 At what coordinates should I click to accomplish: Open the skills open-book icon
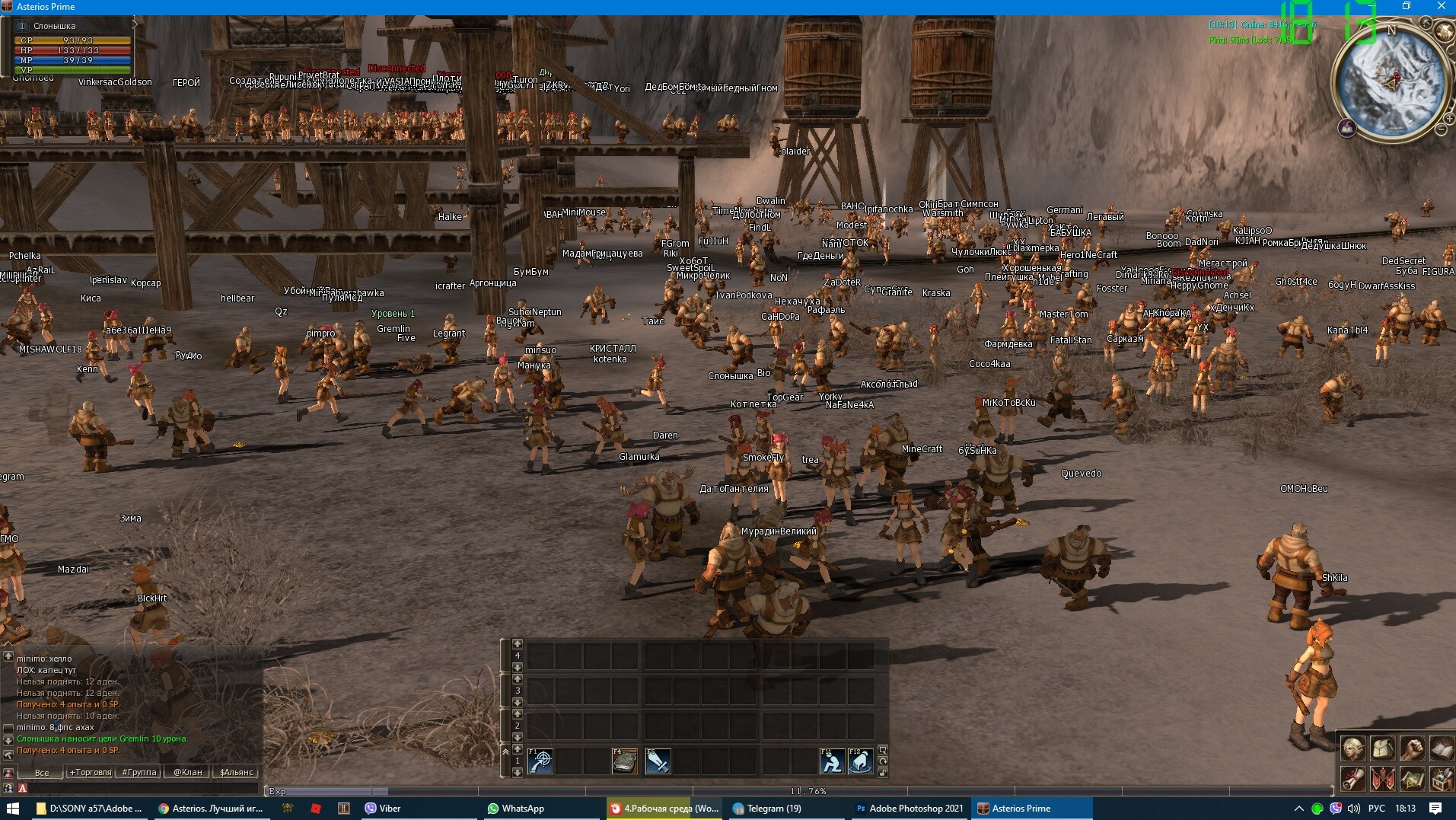pyautogui.click(x=1442, y=749)
